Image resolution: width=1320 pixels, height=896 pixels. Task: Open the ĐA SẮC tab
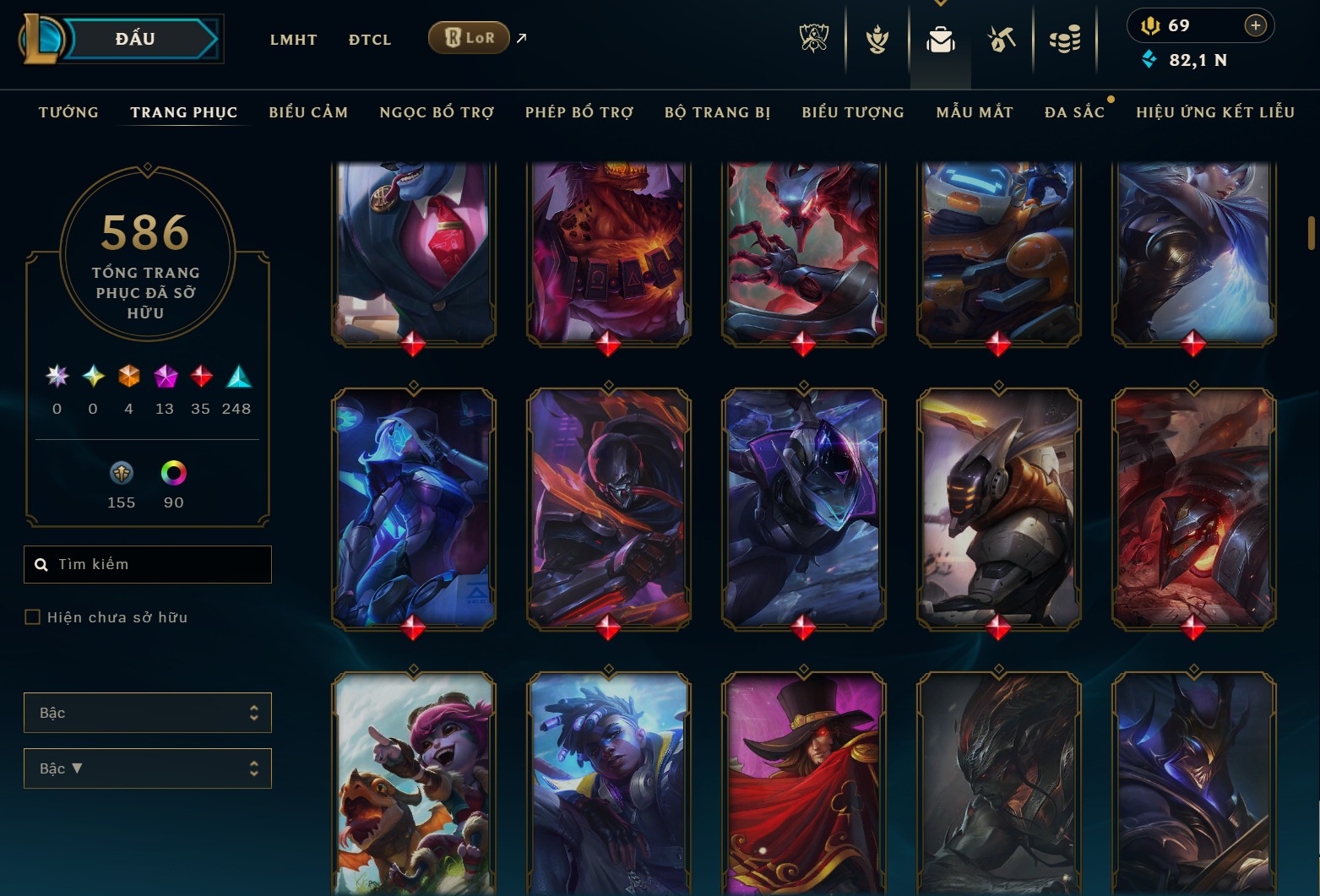[x=1073, y=112]
